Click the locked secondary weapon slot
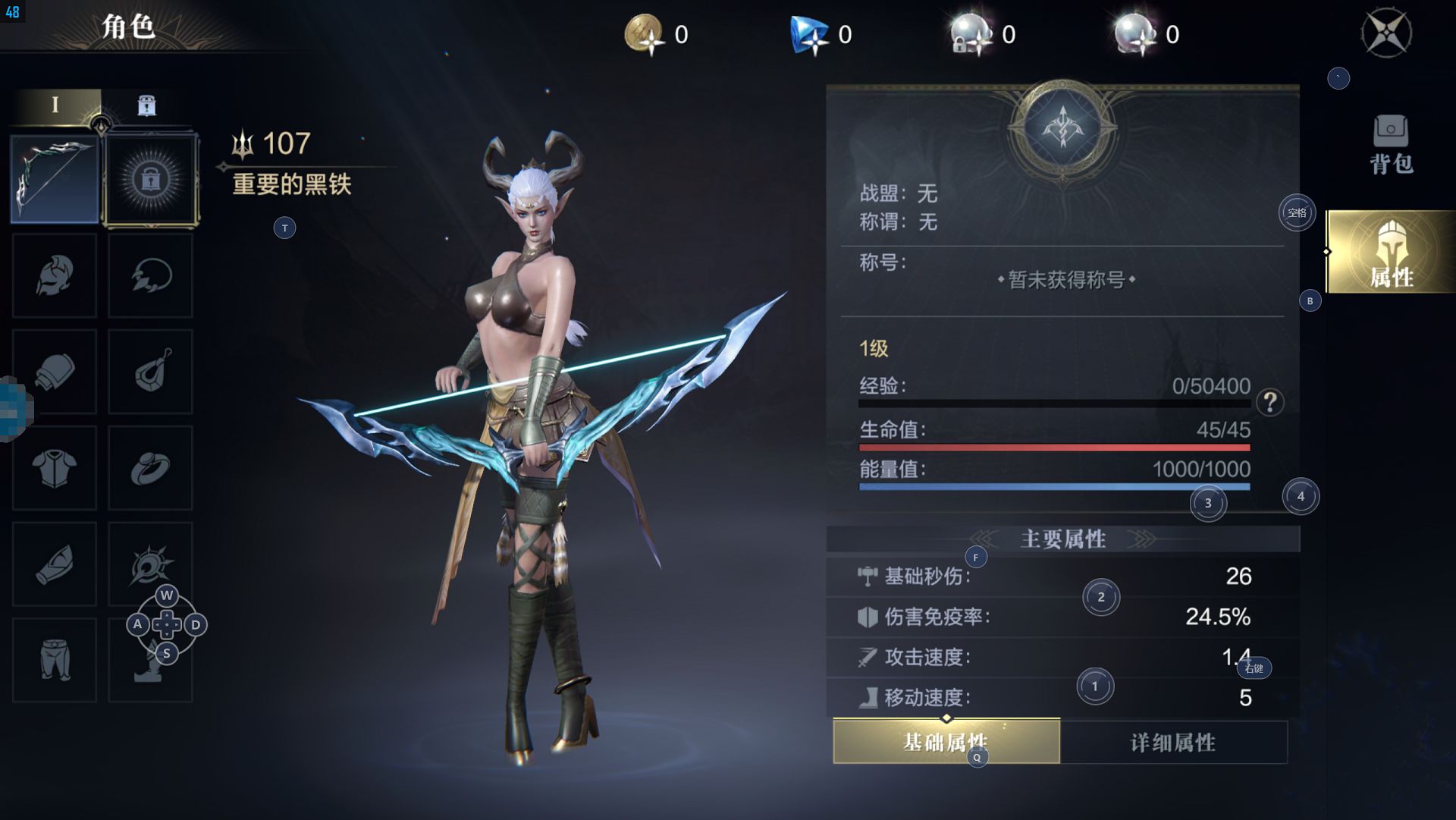Viewport: 1456px width, 820px height. [x=151, y=180]
